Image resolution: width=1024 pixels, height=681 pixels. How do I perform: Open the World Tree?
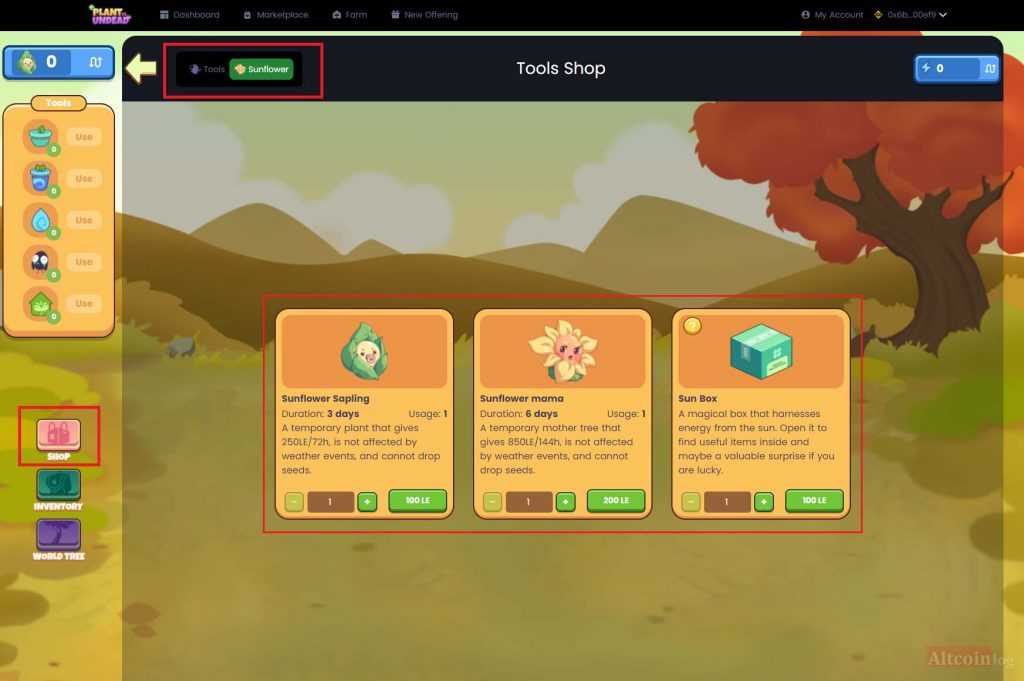tap(59, 537)
